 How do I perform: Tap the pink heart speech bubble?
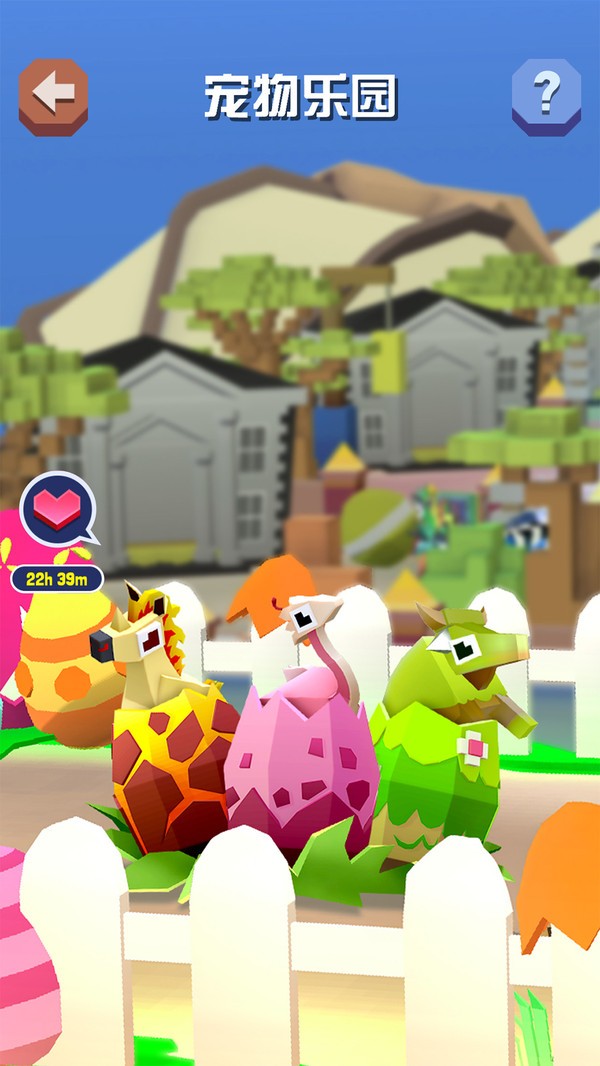tap(58, 511)
